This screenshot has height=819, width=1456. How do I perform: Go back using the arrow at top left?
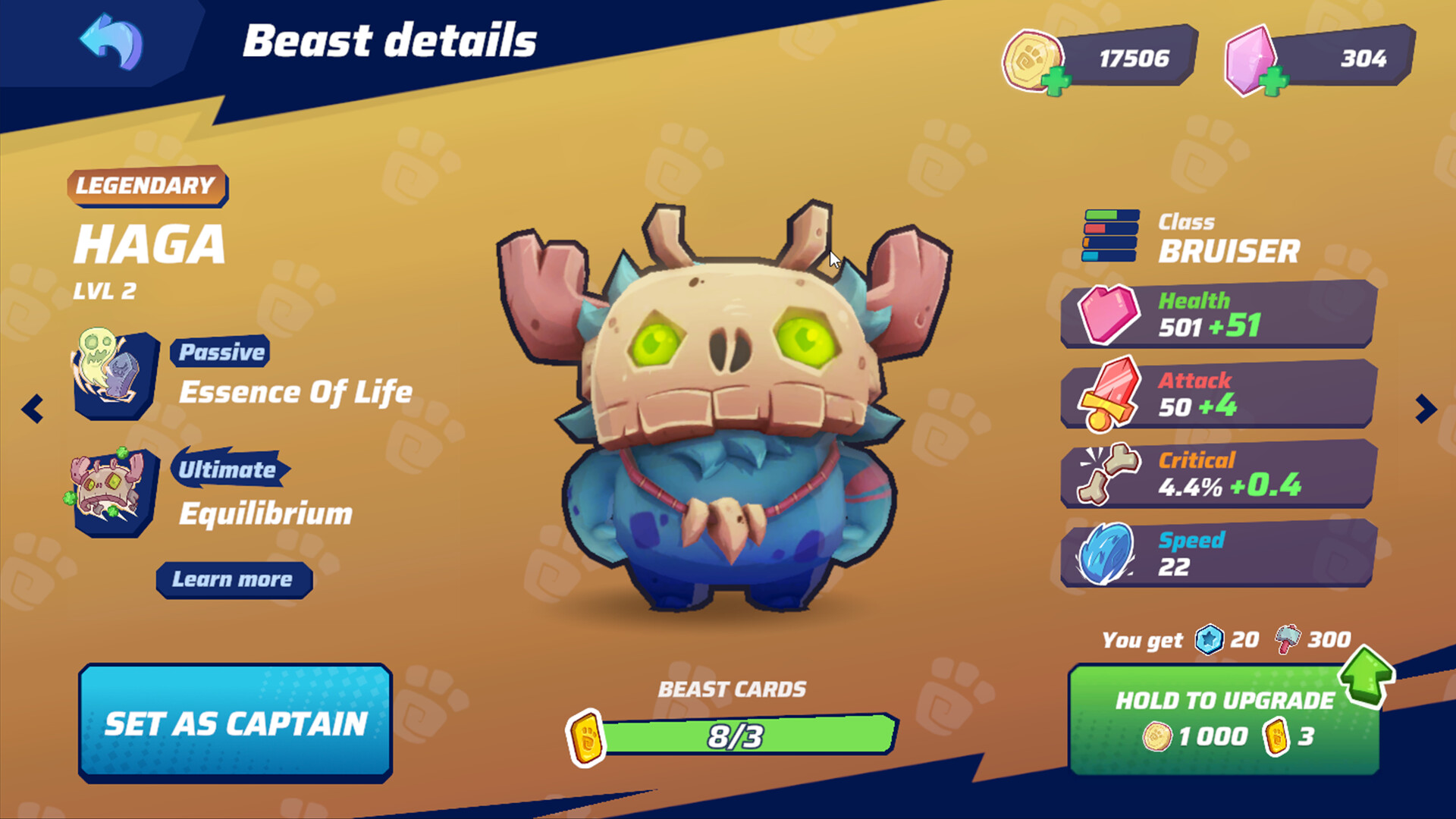[110, 43]
